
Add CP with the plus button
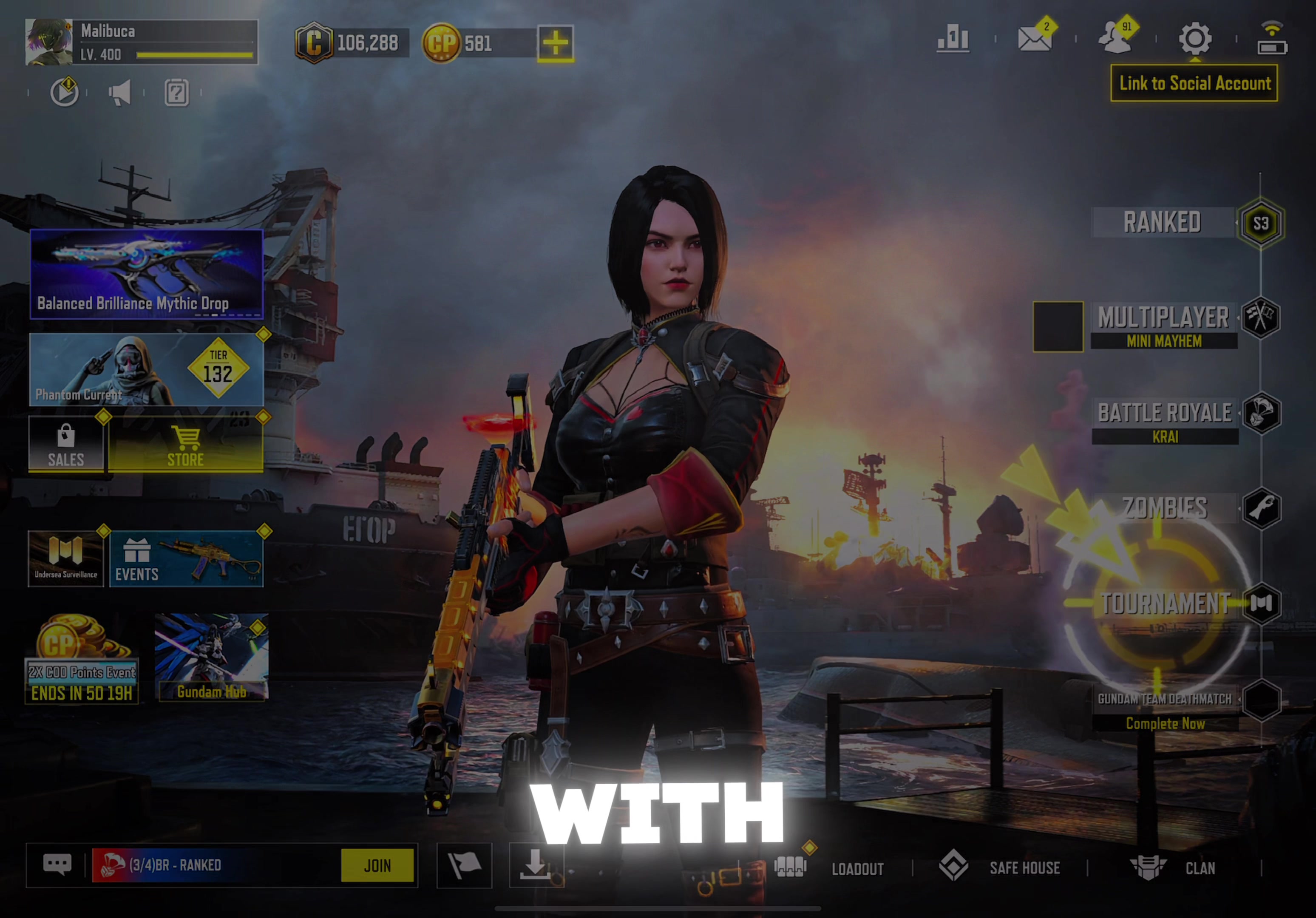click(x=555, y=43)
